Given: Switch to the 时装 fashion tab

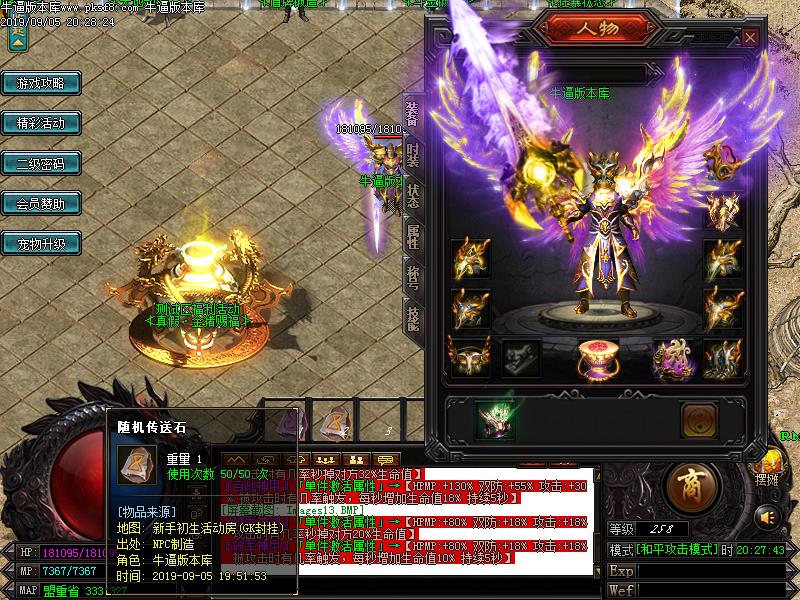Looking at the screenshot, I should [x=412, y=155].
